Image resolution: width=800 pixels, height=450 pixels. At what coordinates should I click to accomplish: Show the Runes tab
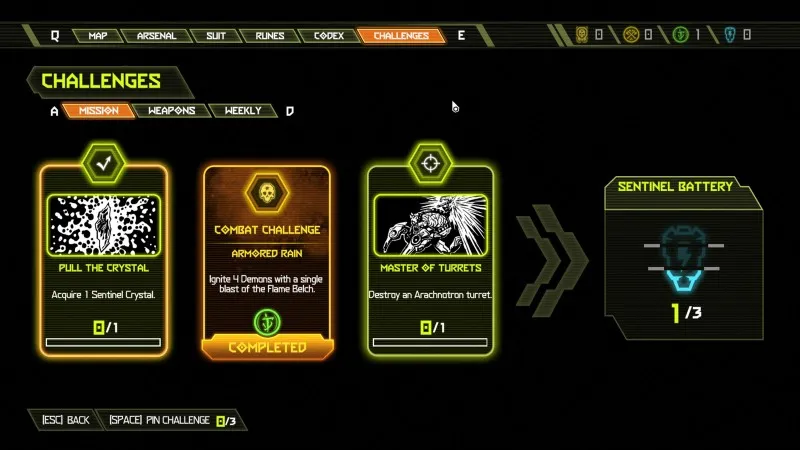(269, 36)
